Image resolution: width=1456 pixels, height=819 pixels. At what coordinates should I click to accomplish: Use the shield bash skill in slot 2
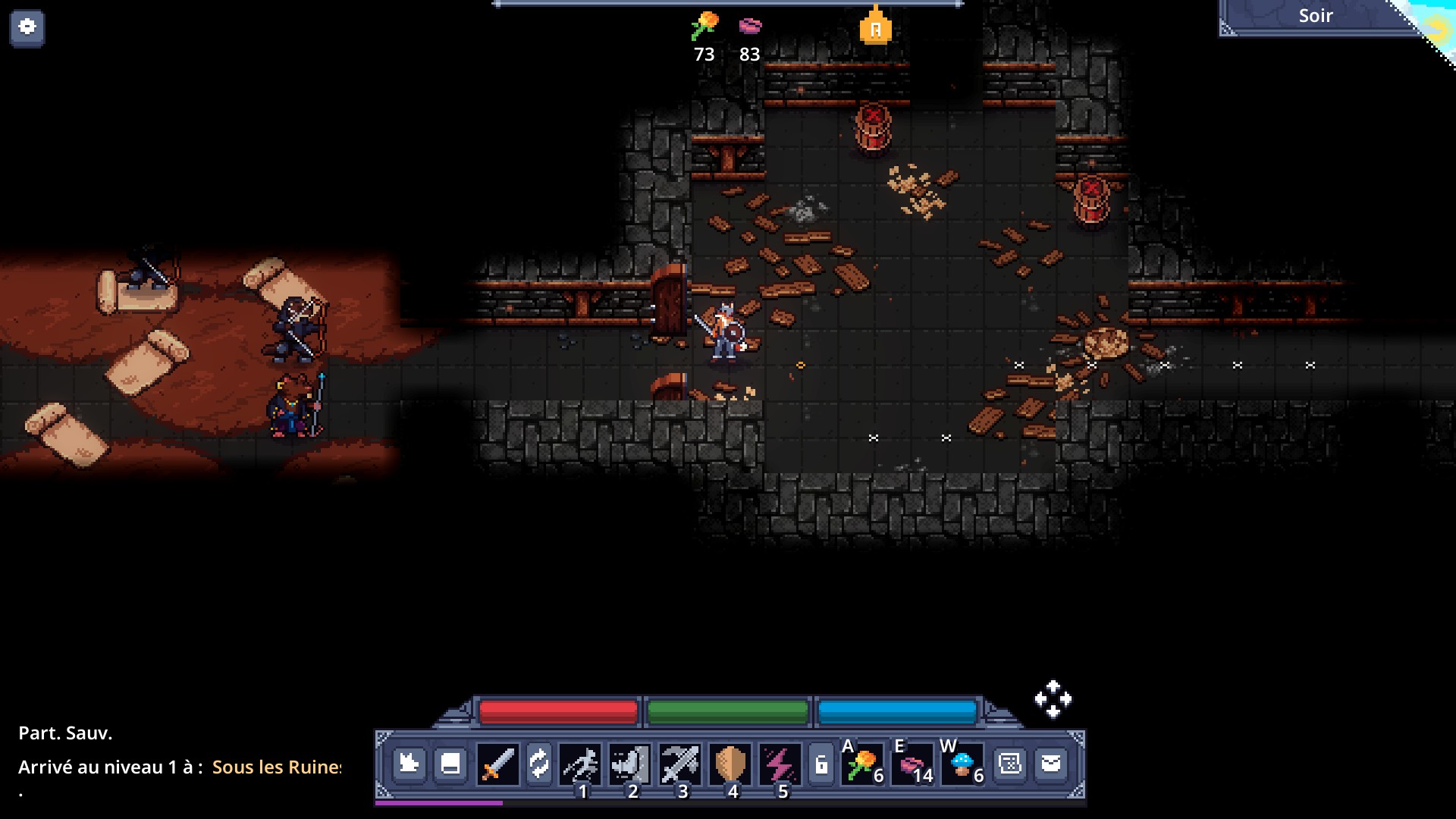(629, 764)
